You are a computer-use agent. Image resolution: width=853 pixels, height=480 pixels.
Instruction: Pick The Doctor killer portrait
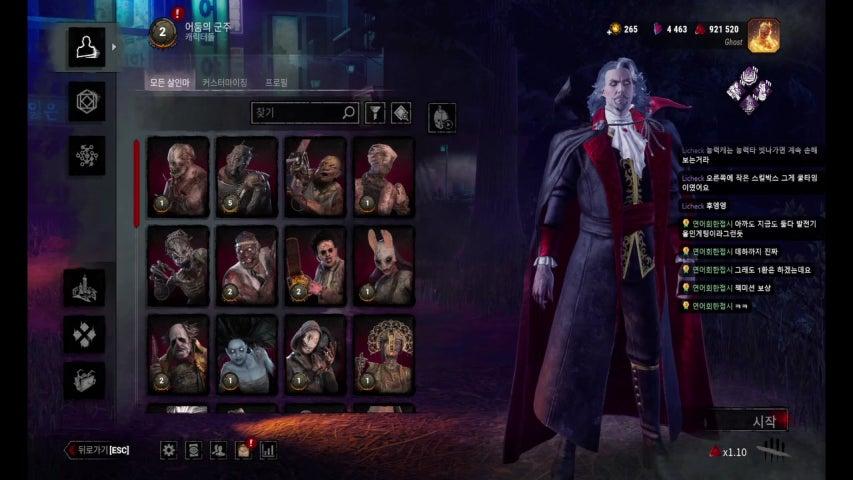(246, 265)
